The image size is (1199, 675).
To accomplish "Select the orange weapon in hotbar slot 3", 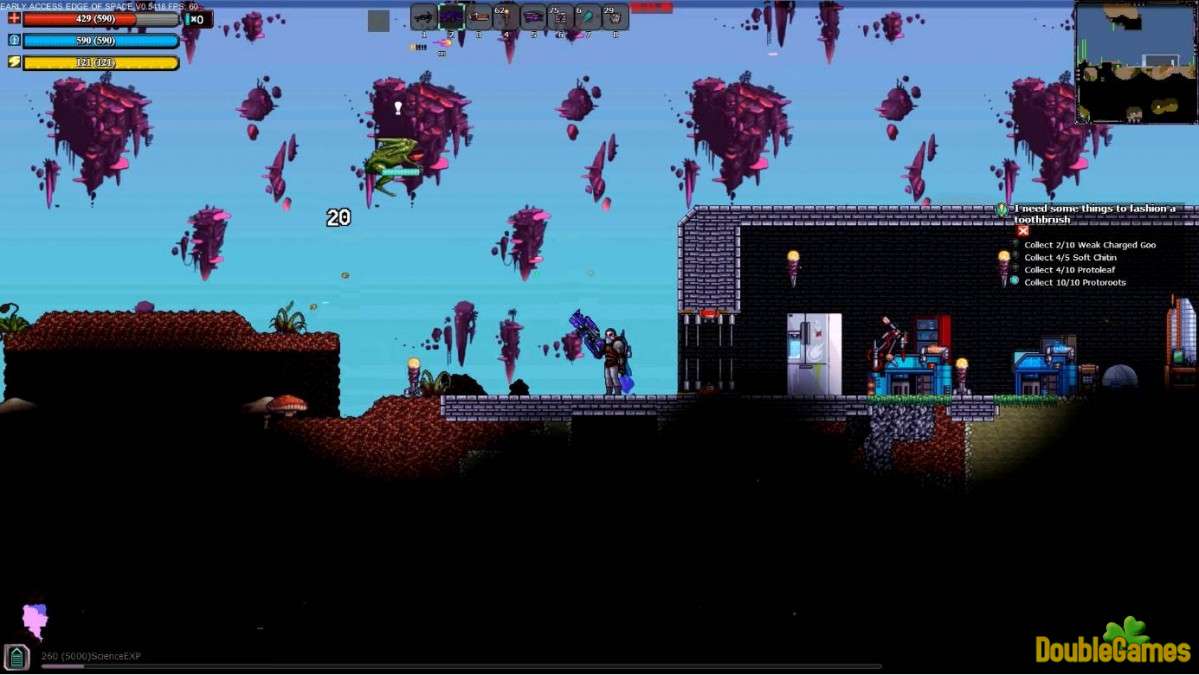I will tap(479, 17).
